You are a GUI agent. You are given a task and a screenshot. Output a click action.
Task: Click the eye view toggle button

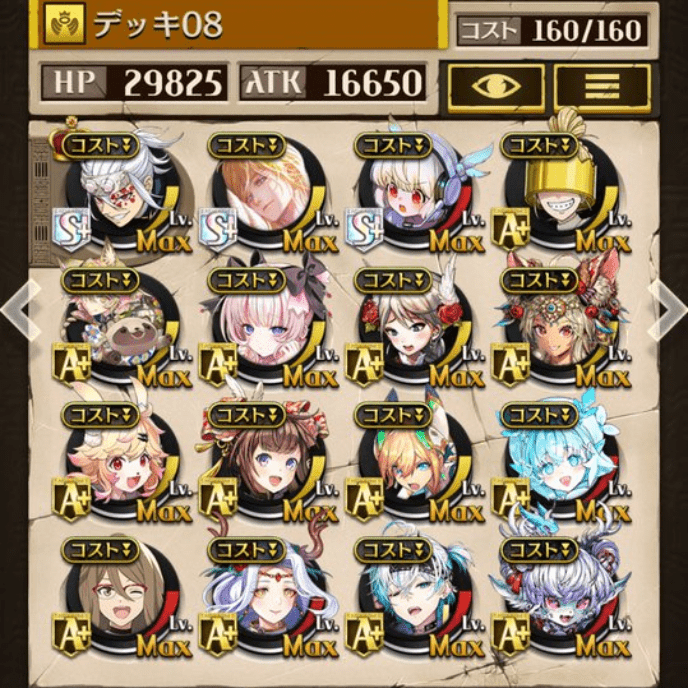[x=496, y=87]
